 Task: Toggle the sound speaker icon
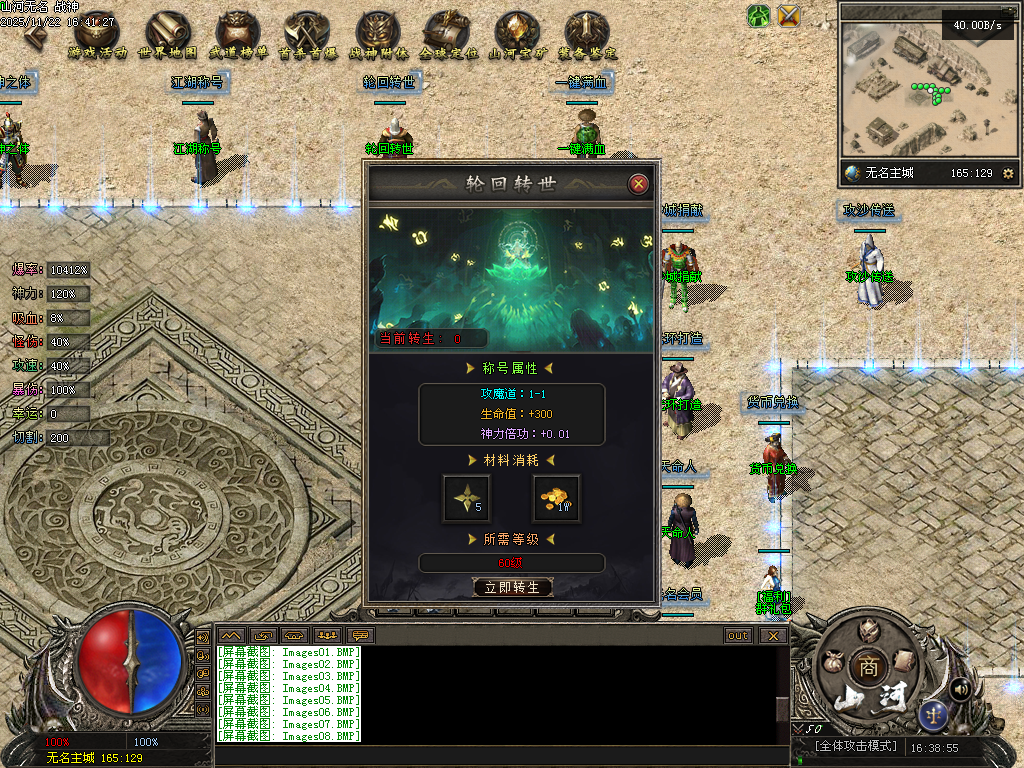click(x=961, y=689)
